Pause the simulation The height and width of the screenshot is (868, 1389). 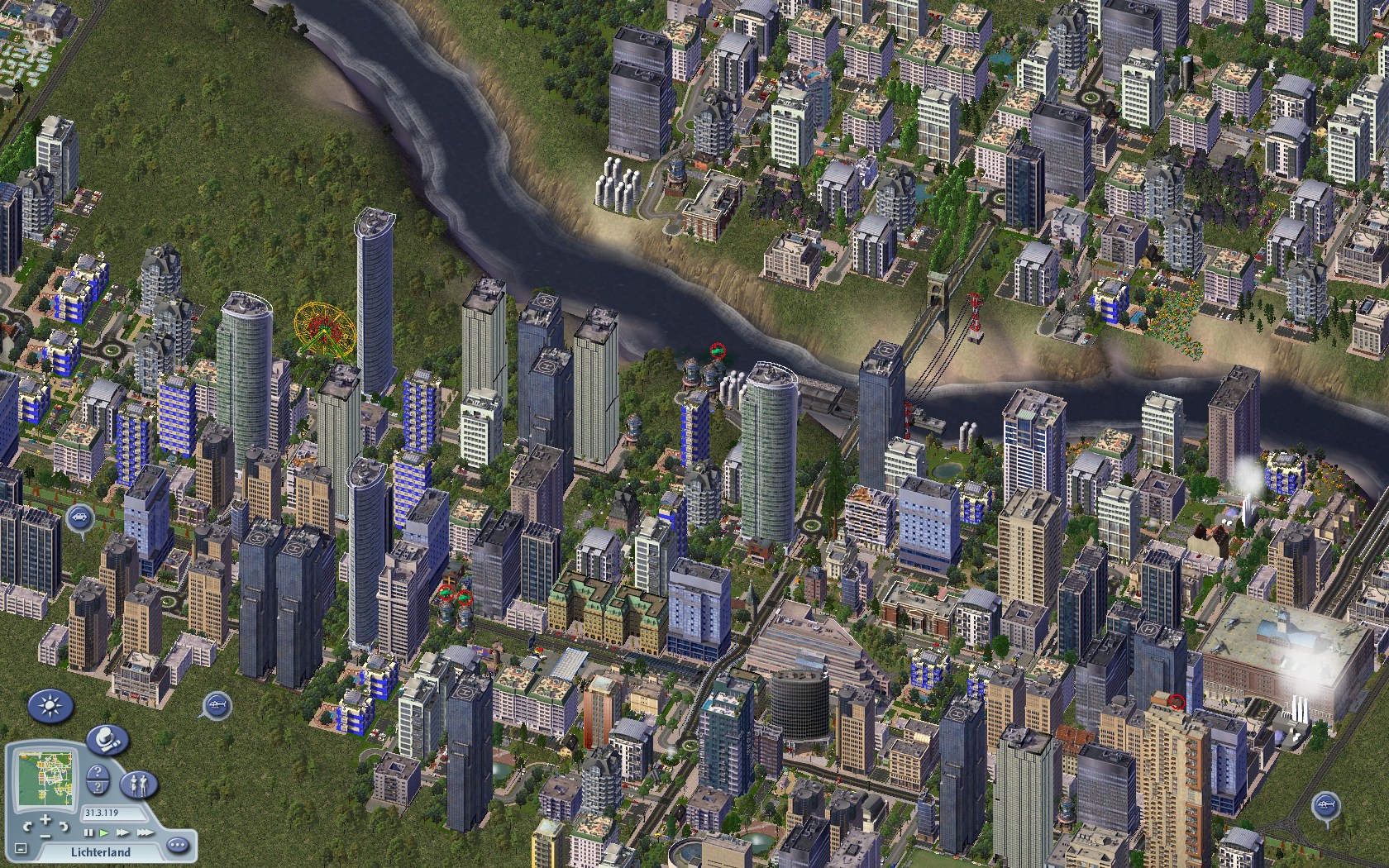pos(89,832)
